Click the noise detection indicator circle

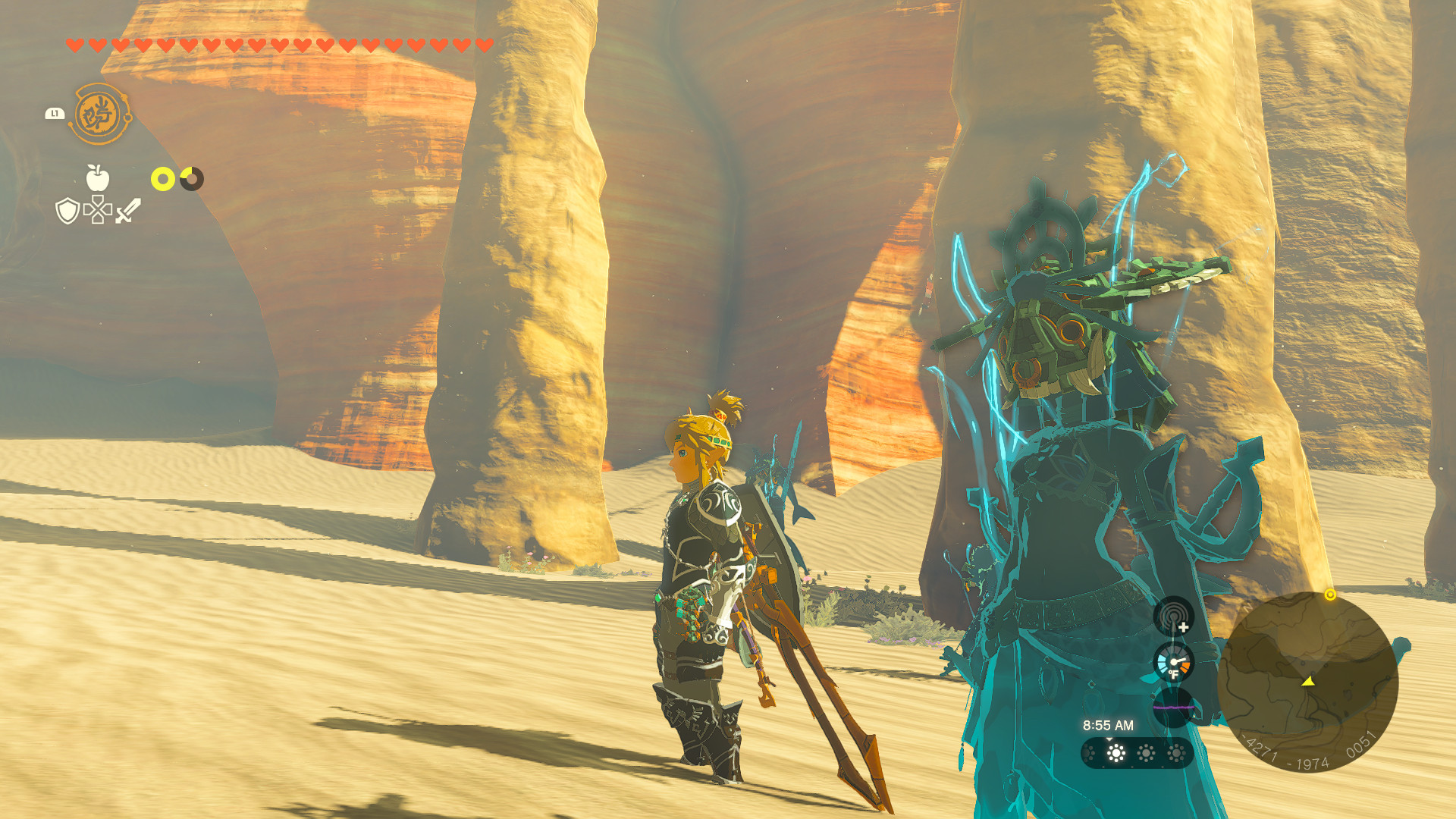[1174, 615]
